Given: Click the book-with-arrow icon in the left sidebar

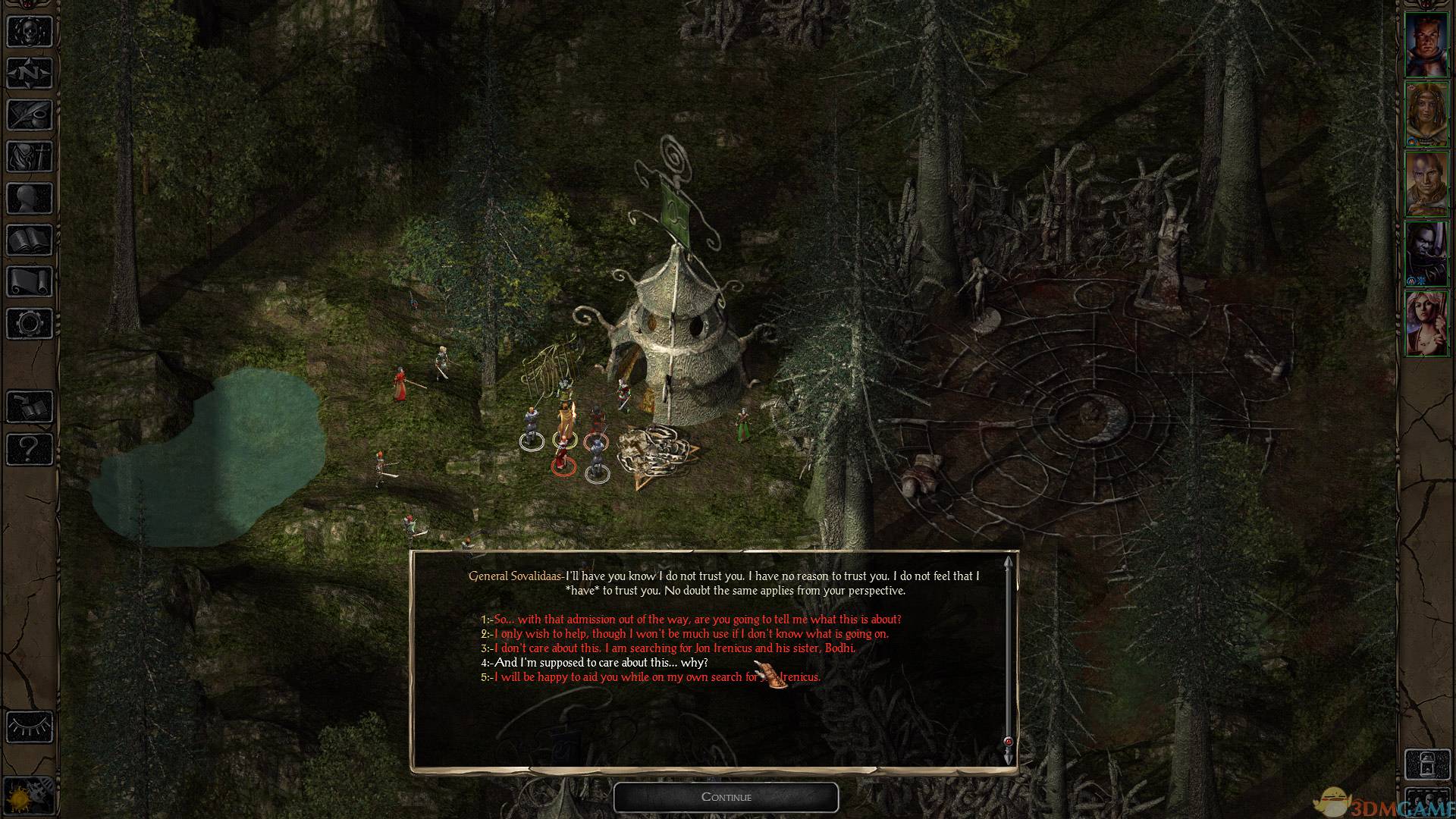Looking at the screenshot, I should [x=30, y=408].
